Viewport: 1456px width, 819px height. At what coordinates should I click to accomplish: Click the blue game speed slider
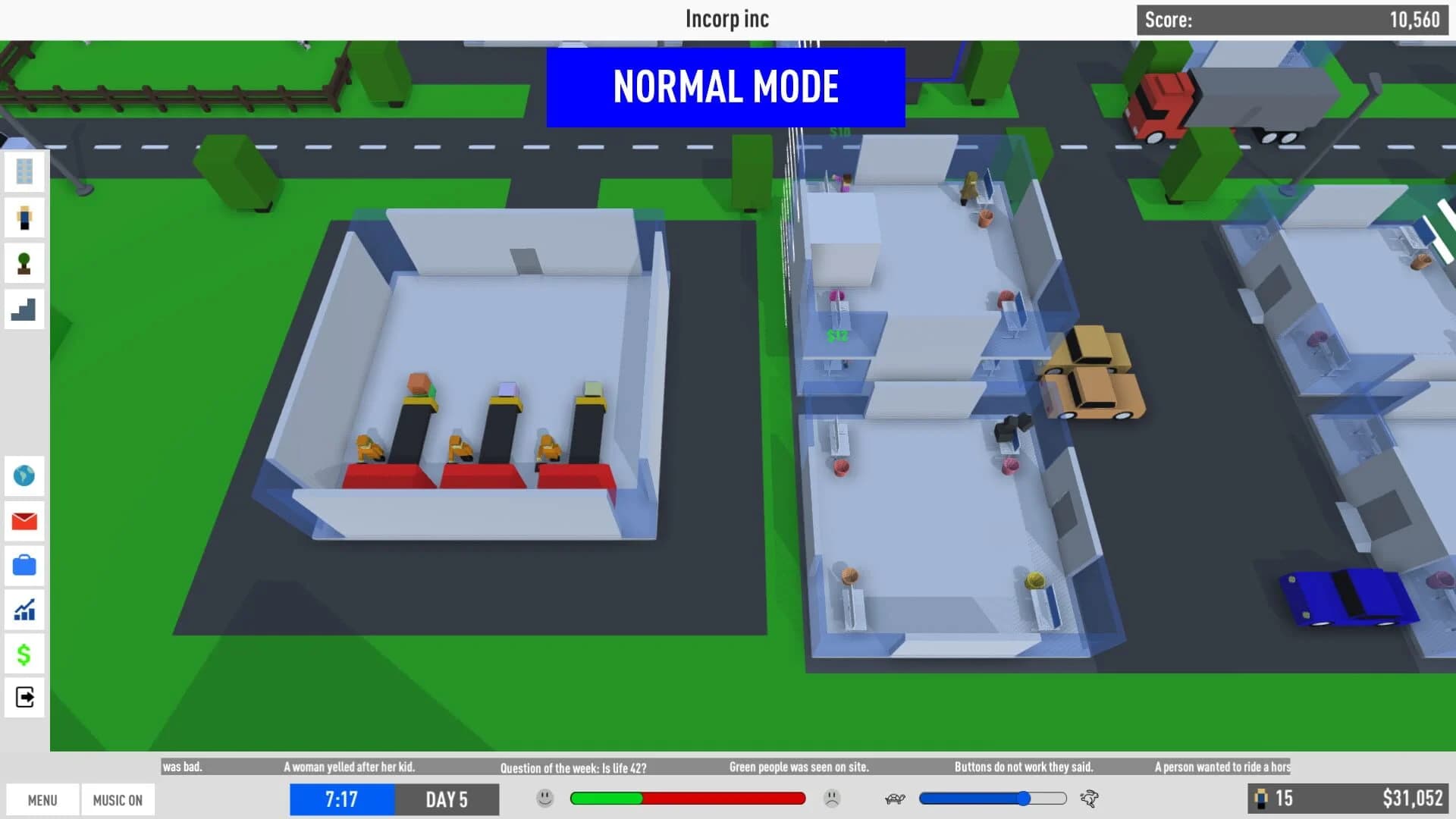(993, 799)
